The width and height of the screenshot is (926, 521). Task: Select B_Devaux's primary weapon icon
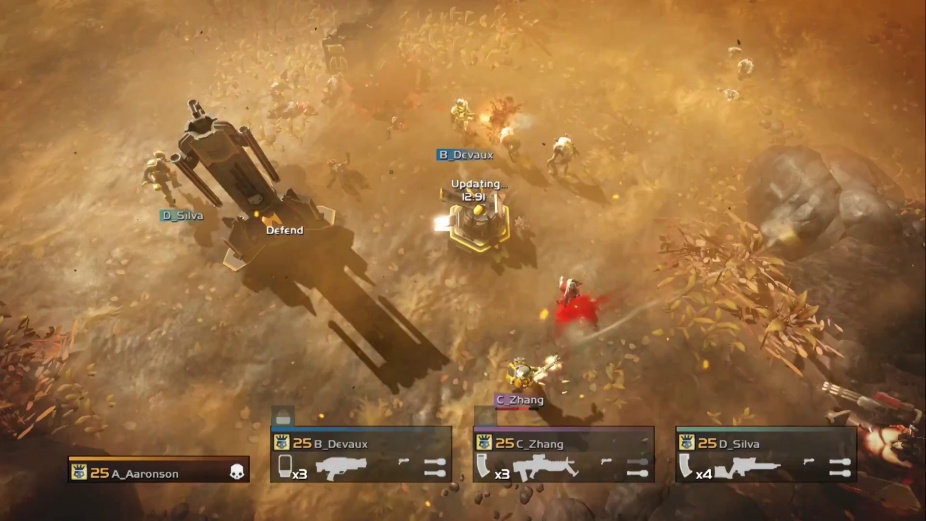point(341,466)
